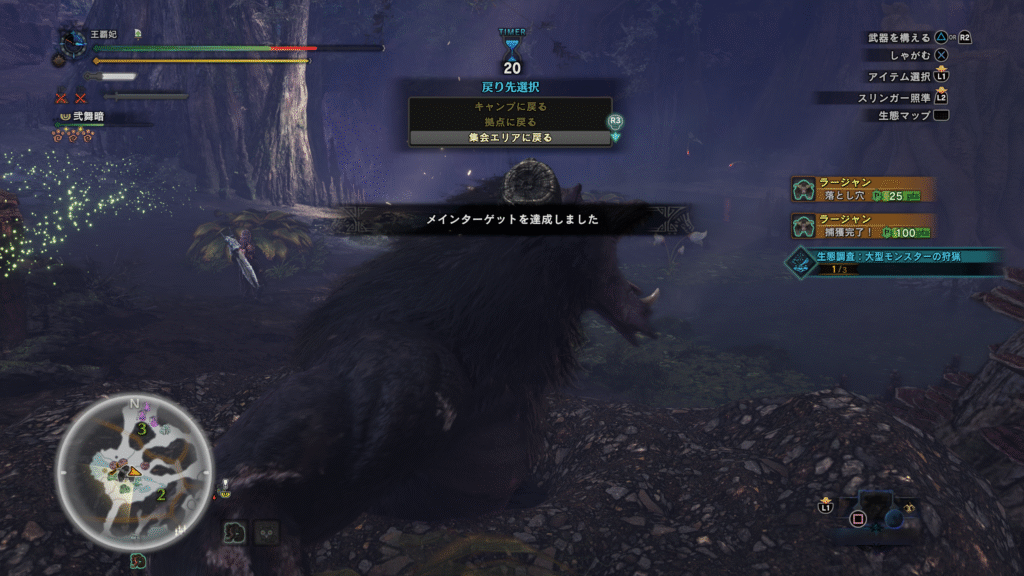Open the ラージャン 落とし穴 notification
Image resolution: width=1024 pixels, height=576 pixels.
863,190
